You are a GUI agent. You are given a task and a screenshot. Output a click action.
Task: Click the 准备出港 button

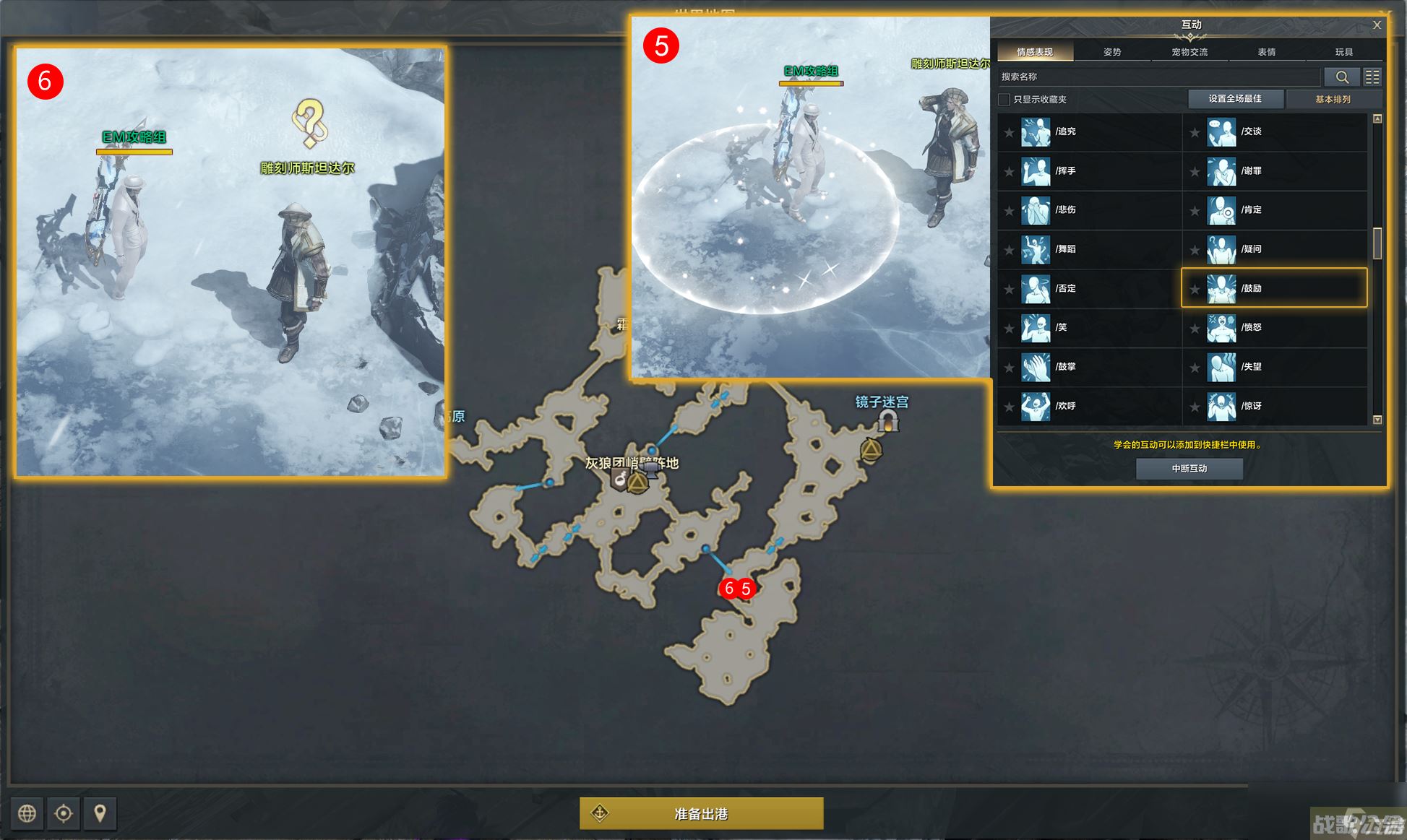(x=701, y=814)
